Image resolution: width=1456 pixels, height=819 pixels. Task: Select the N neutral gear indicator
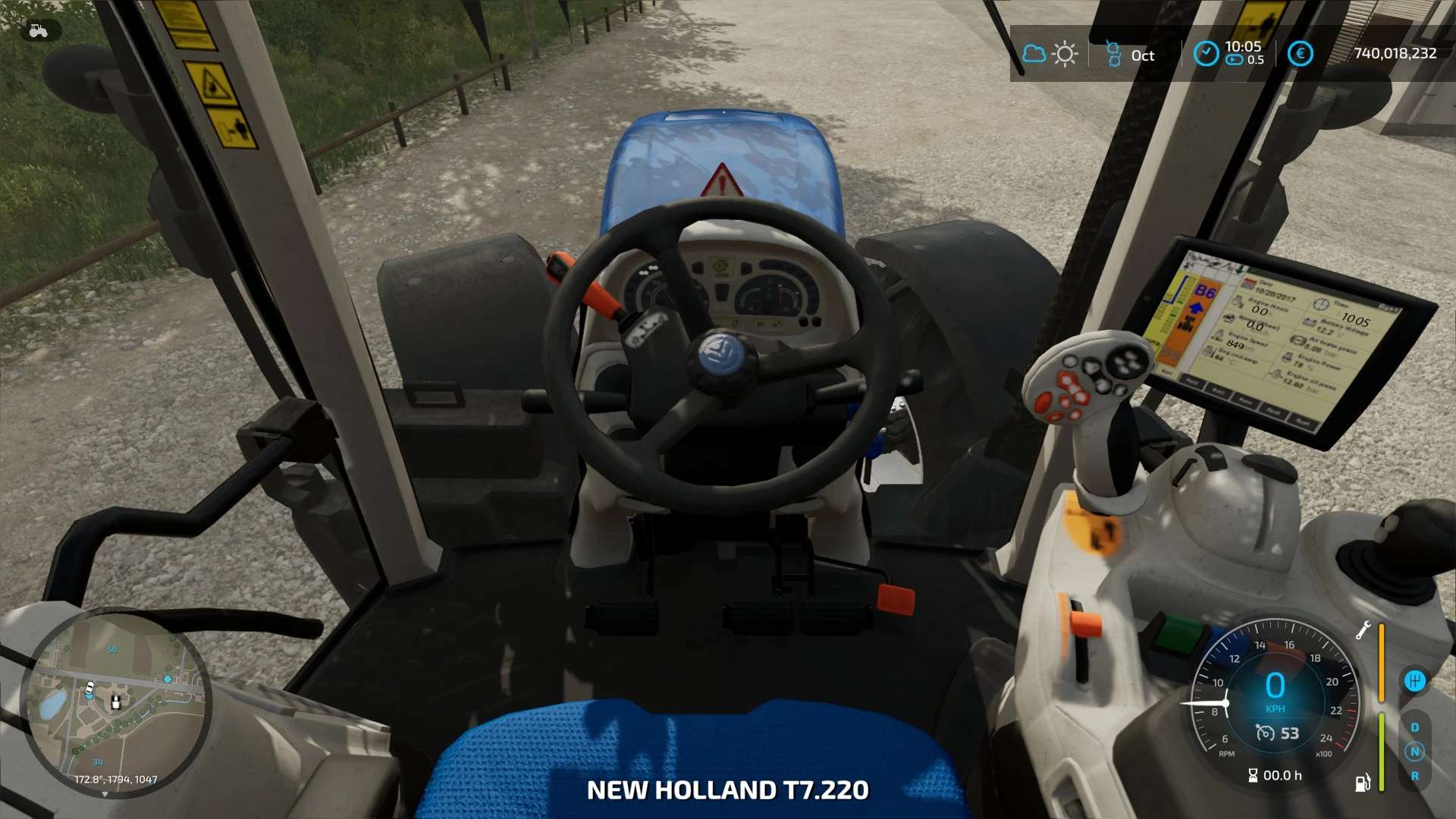coord(1414,752)
